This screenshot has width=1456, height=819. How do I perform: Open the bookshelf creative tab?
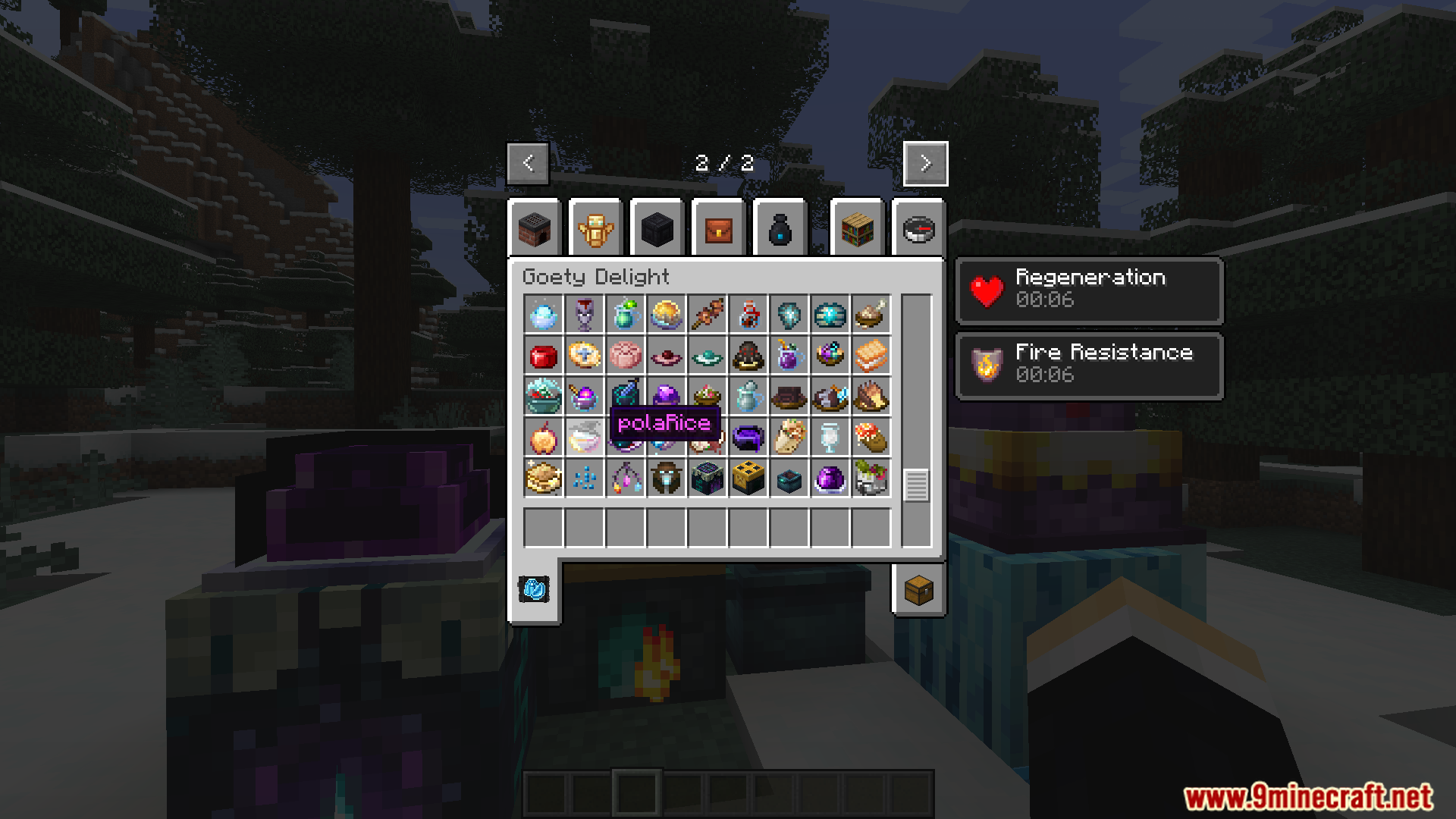857,229
